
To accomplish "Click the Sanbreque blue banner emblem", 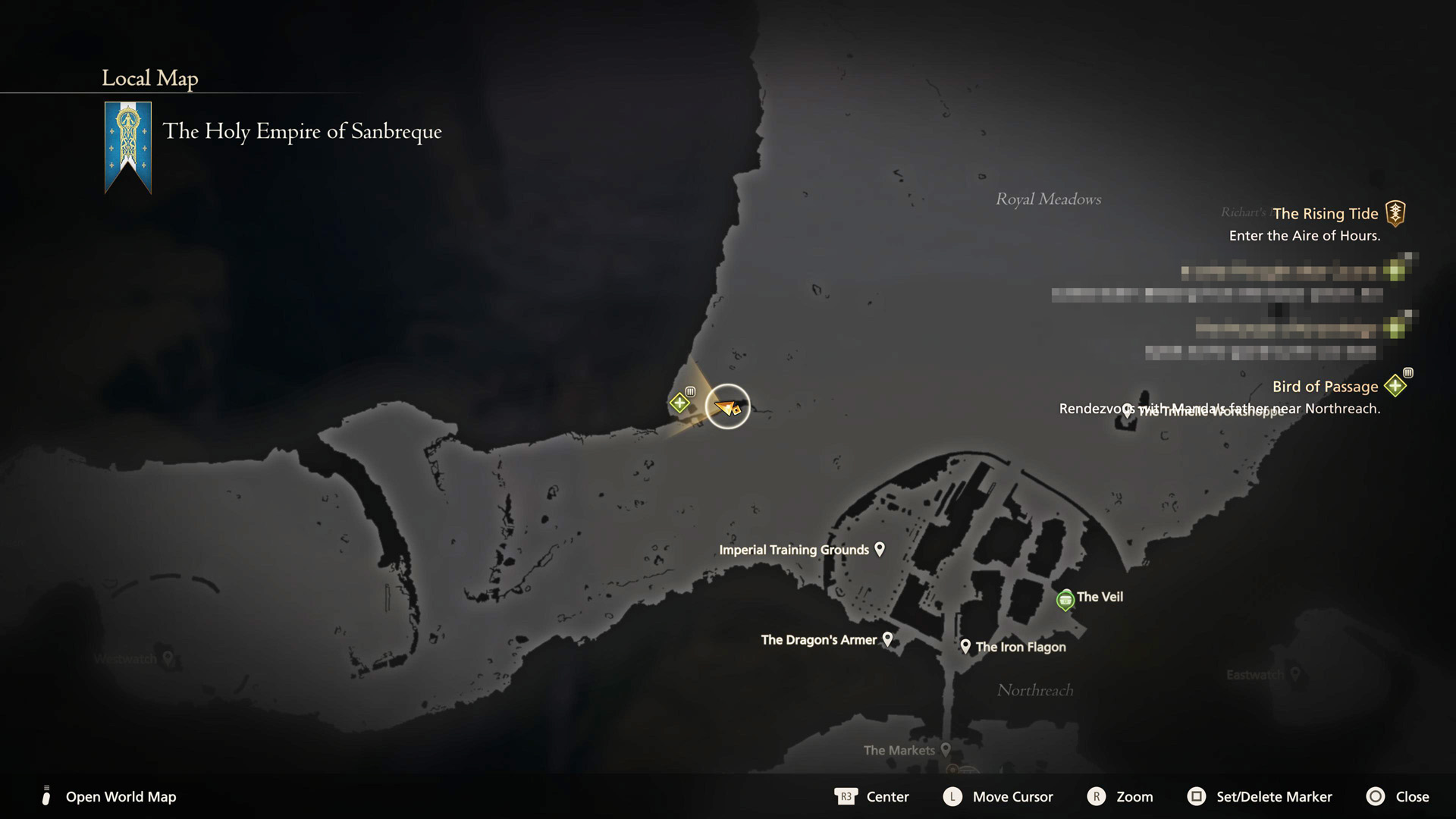I will pos(128,146).
